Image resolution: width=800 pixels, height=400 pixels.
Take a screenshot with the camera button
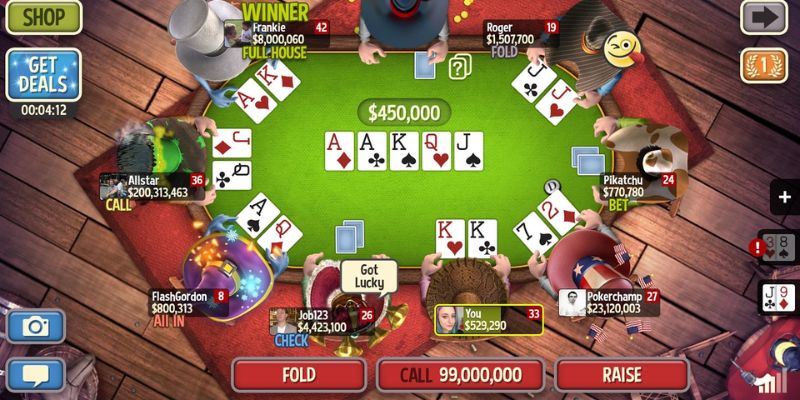click(x=36, y=326)
